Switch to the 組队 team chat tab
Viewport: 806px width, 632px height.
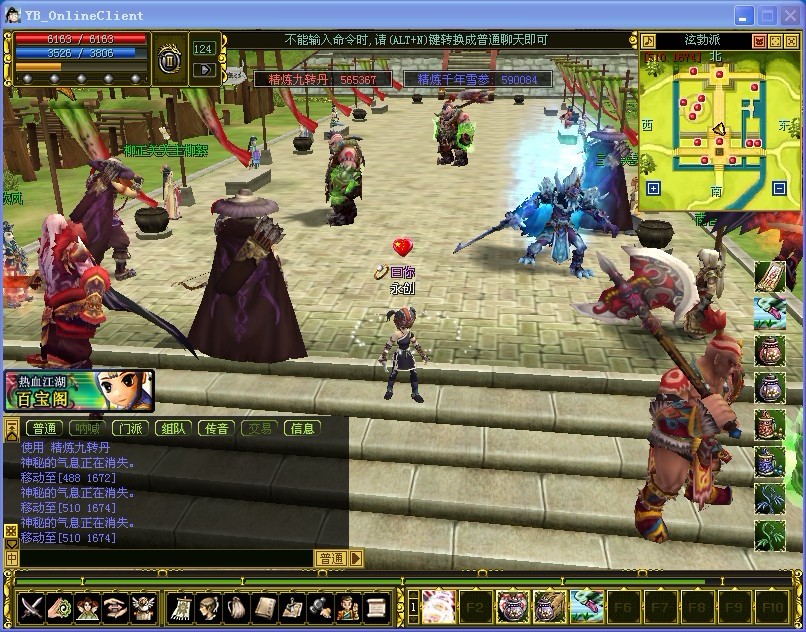(172, 428)
